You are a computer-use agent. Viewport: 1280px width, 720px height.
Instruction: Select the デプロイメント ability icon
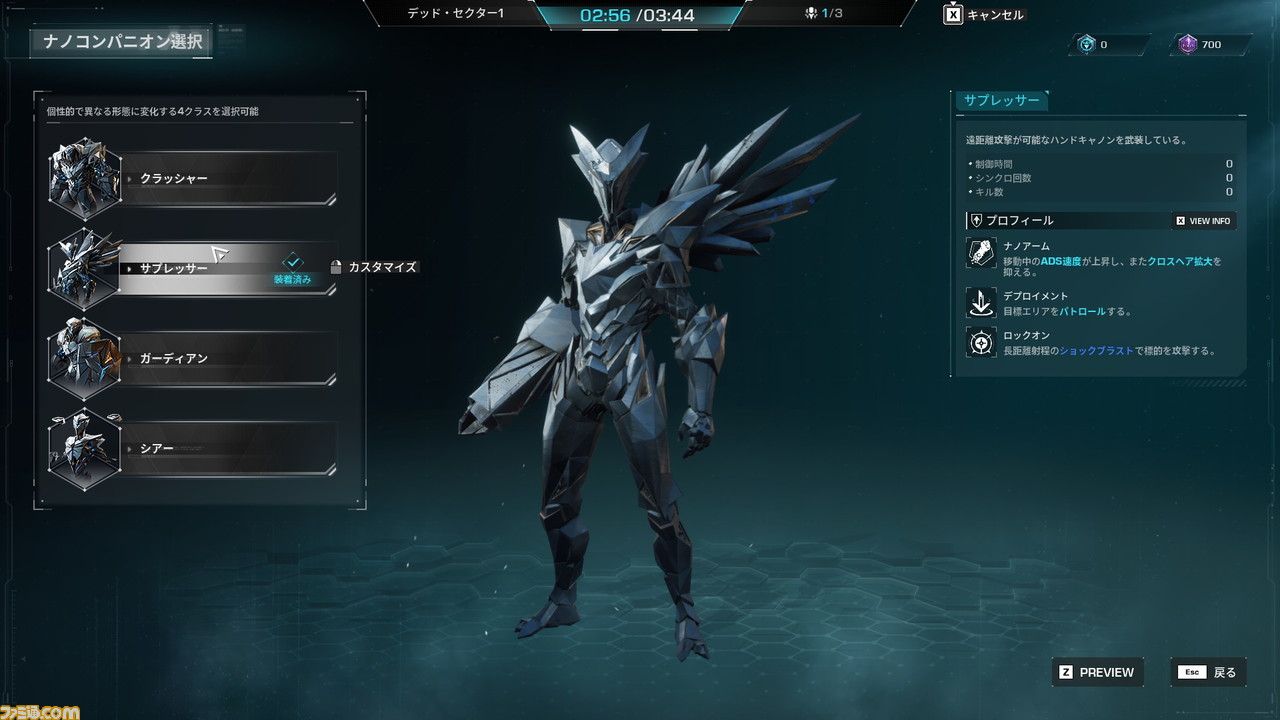981,302
